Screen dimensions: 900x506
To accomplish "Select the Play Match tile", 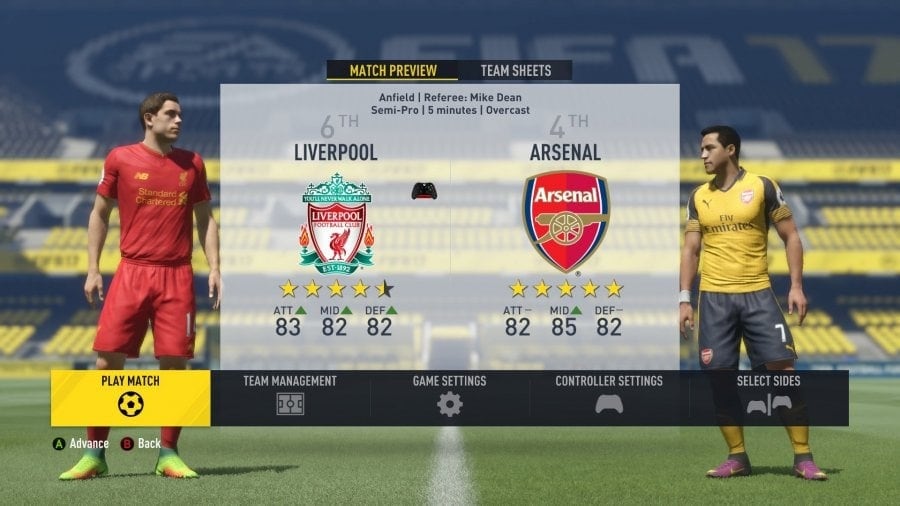I will coord(130,397).
